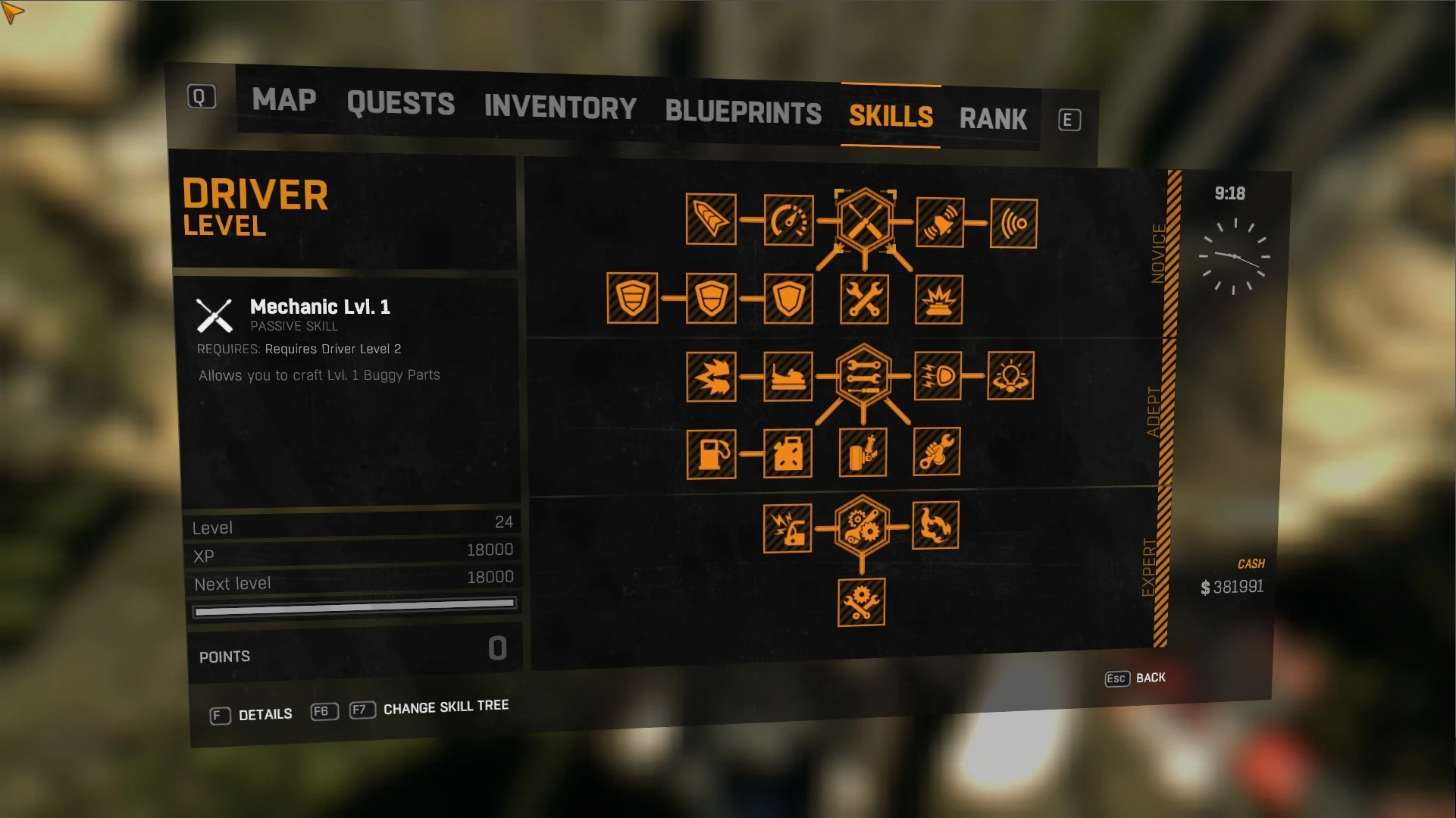This screenshot has width=1456, height=818.
Task: Click DETAILS at the bottom left
Action: [x=265, y=713]
